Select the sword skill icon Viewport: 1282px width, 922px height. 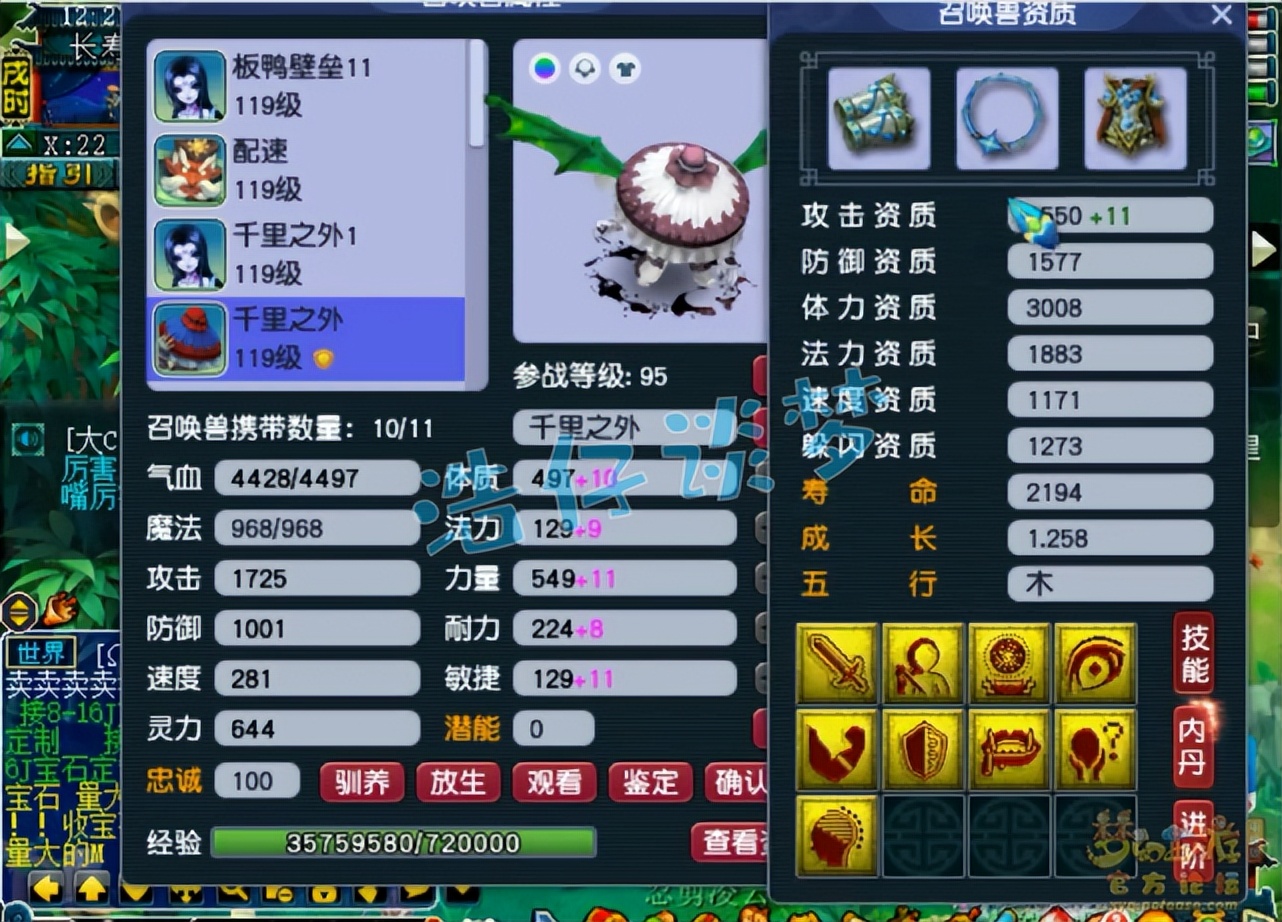point(837,663)
